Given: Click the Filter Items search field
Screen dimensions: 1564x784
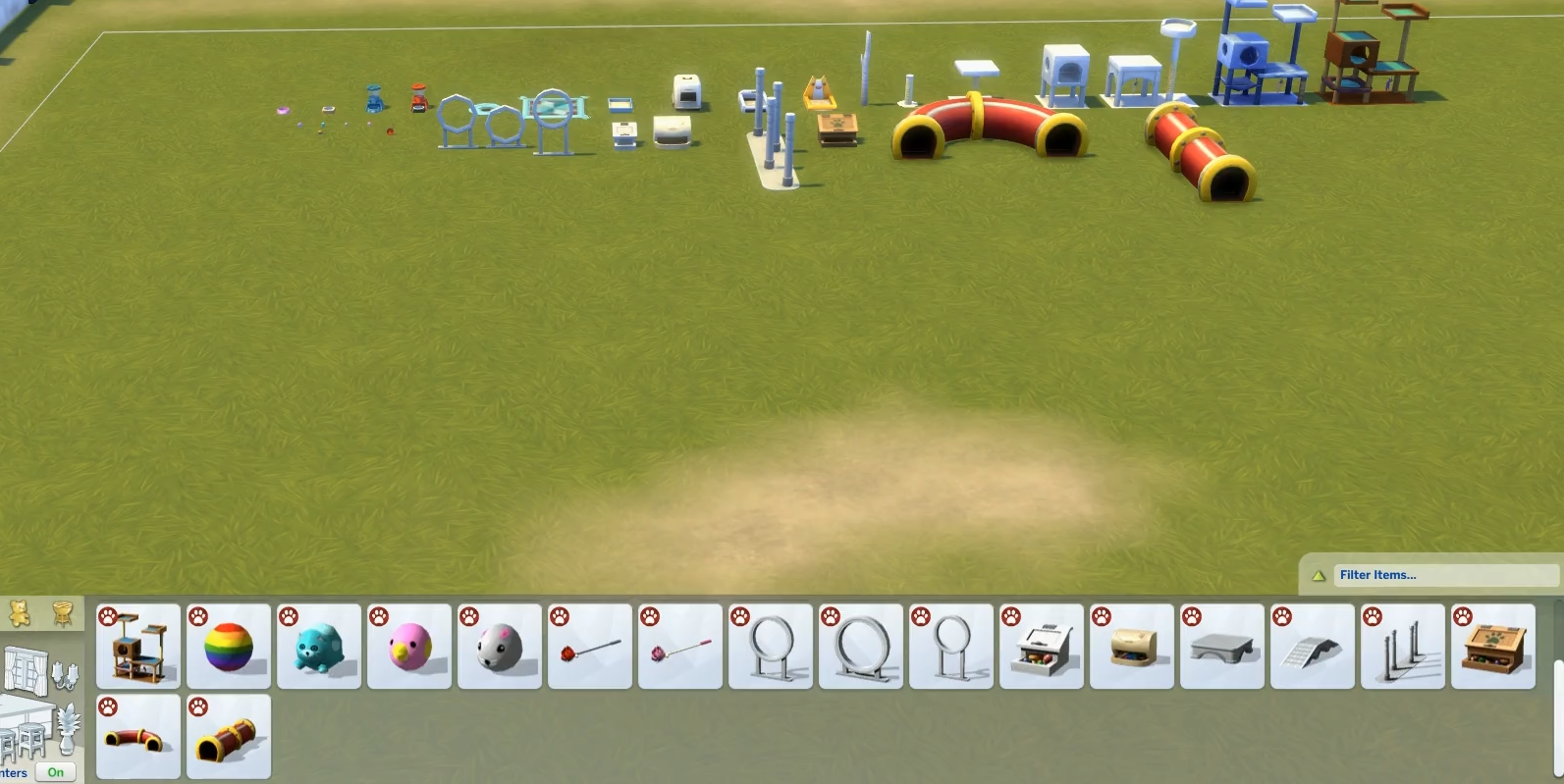Looking at the screenshot, I should tap(1444, 575).
